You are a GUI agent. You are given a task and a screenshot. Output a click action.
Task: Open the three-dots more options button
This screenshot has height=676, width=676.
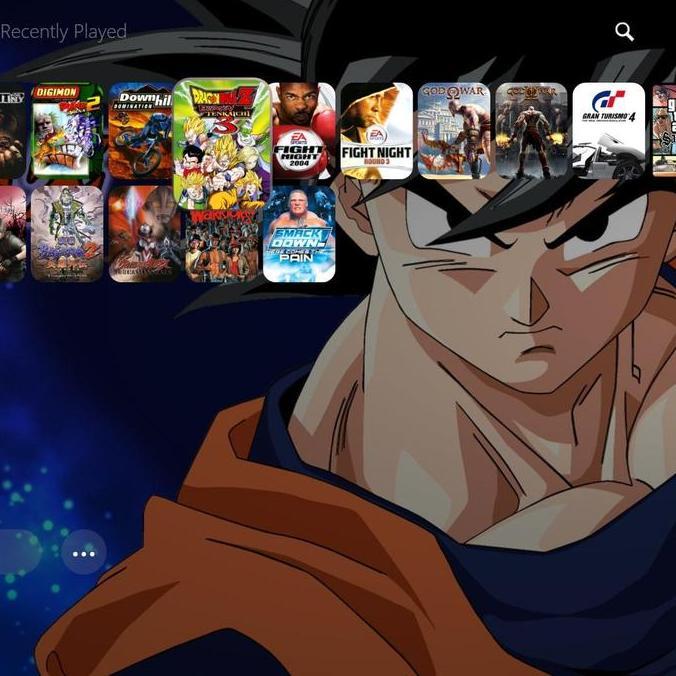(83, 552)
